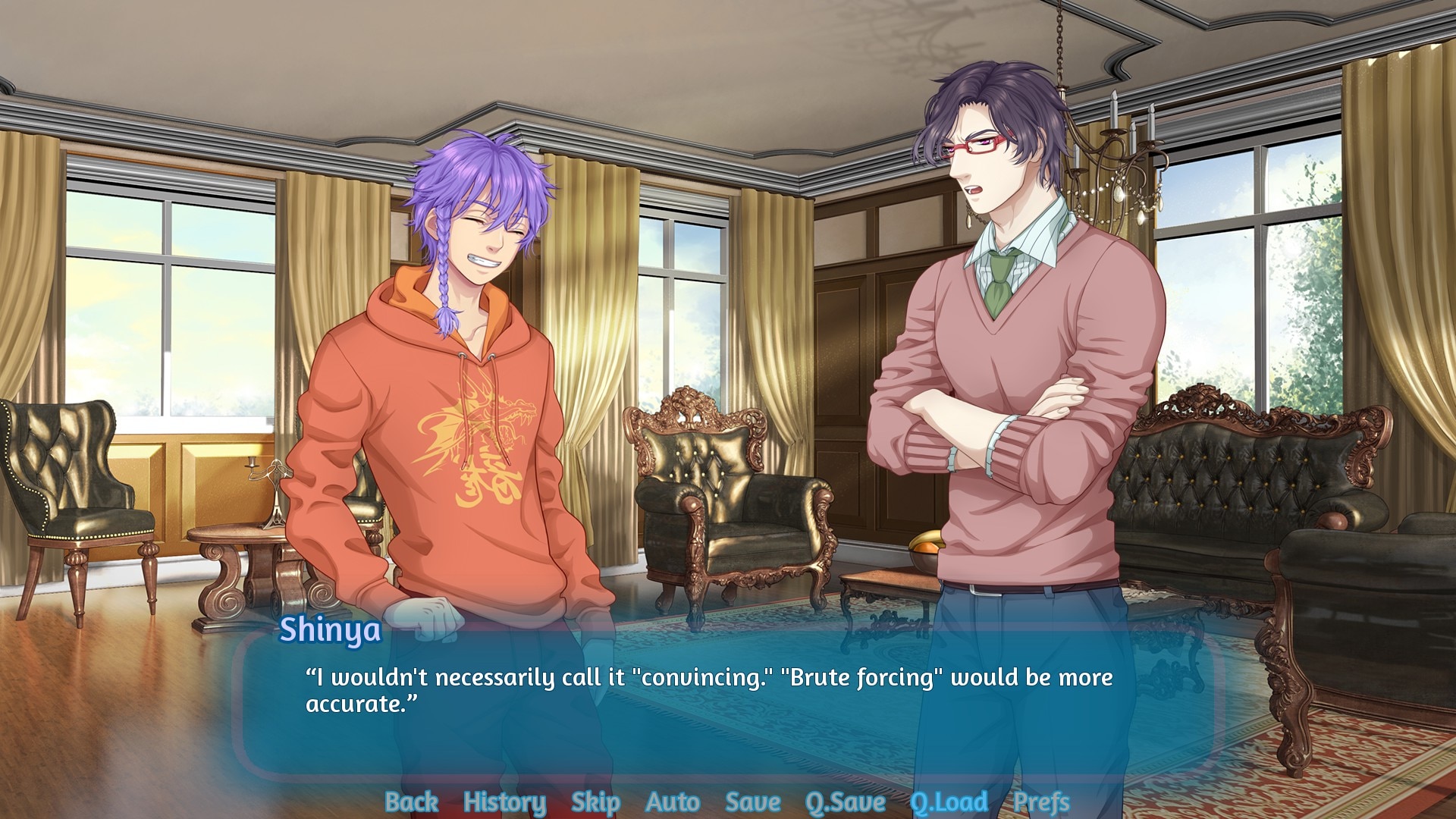Activate Skip mode
1456x819 pixels.
coord(595,802)
